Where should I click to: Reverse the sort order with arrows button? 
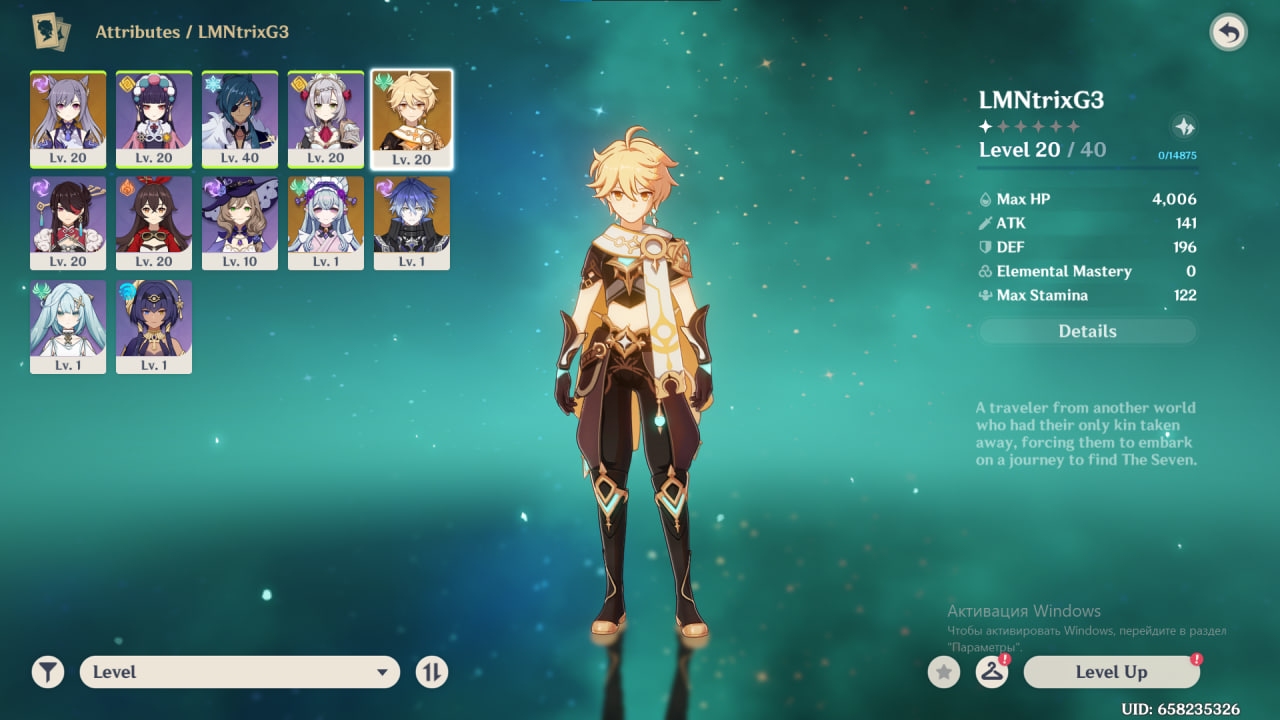(432, 672)
